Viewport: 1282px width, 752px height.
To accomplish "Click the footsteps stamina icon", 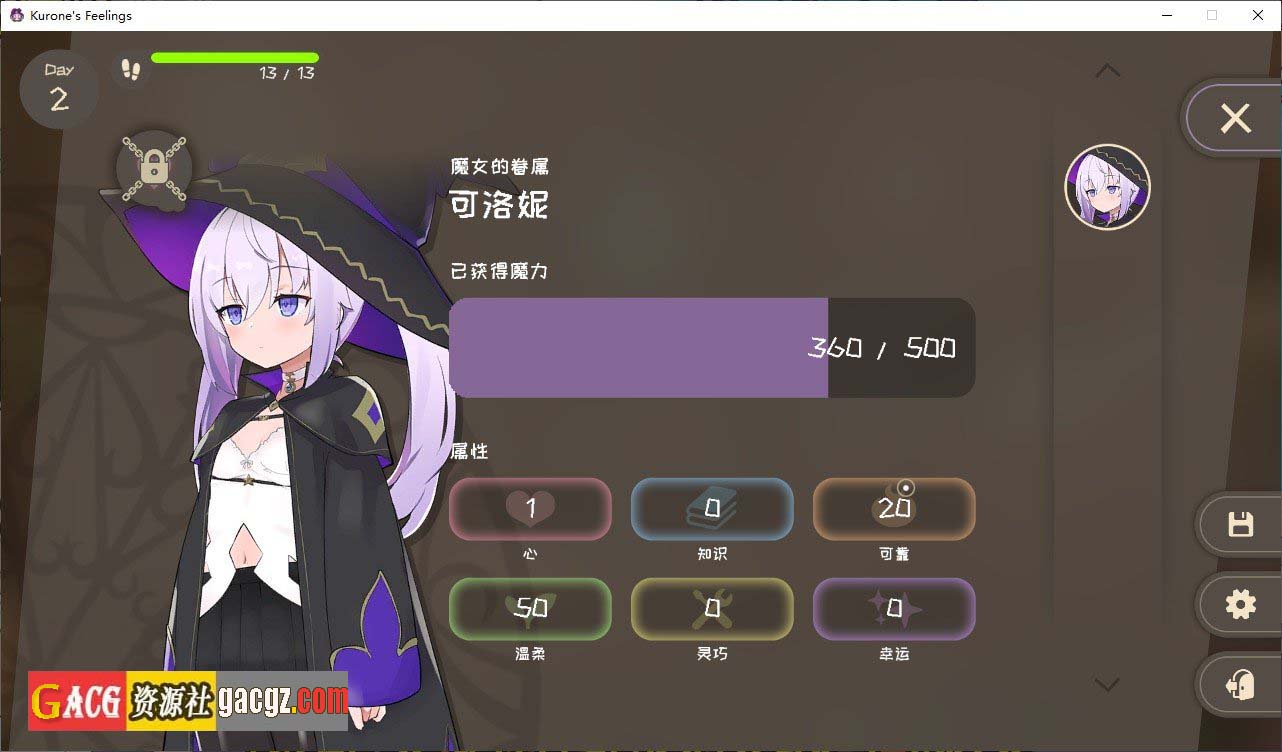I will [x=130, y=69].
